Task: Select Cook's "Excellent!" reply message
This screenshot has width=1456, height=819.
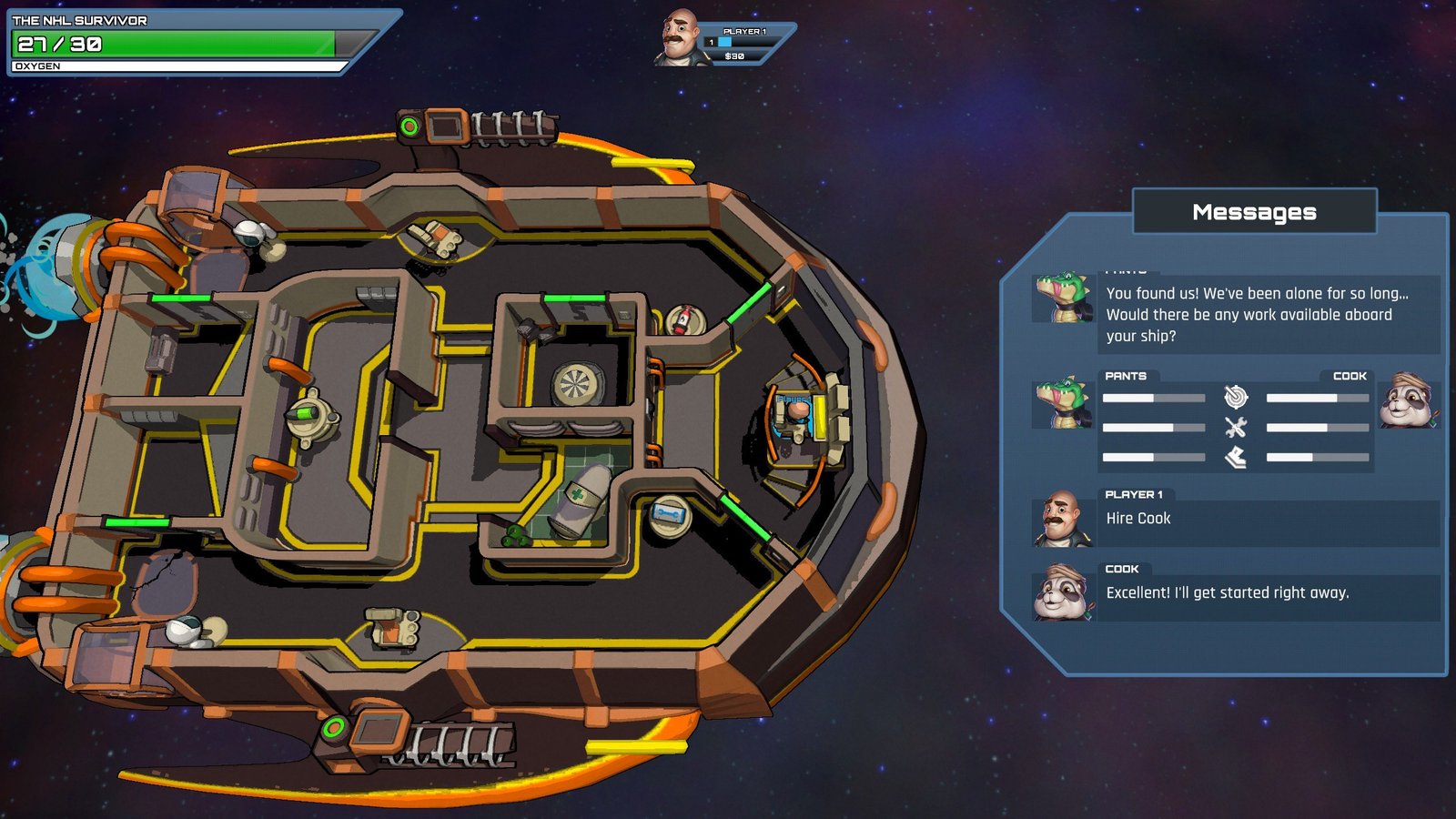Action: coord(1269,593)
